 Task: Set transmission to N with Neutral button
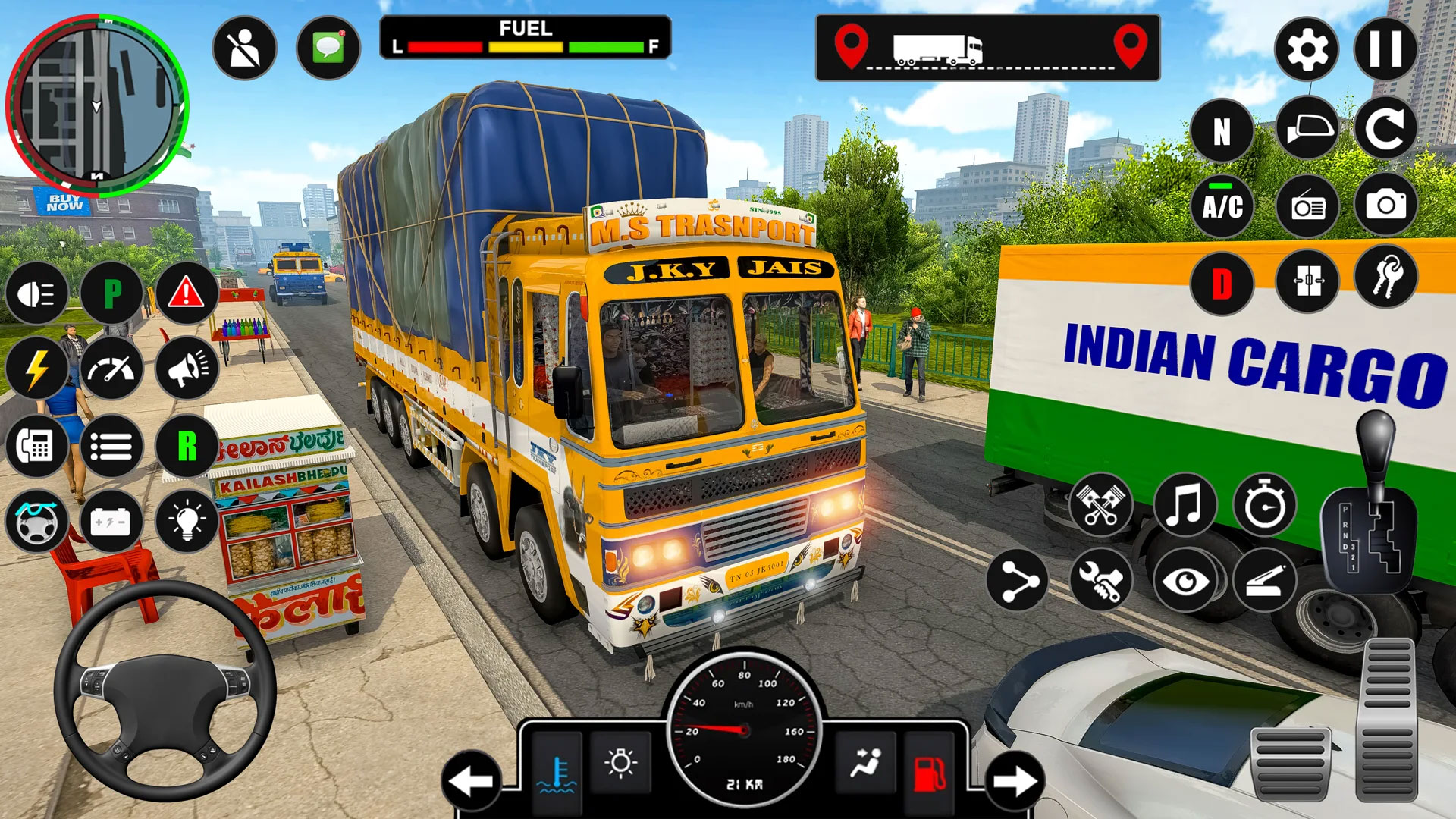[1223, 129]
